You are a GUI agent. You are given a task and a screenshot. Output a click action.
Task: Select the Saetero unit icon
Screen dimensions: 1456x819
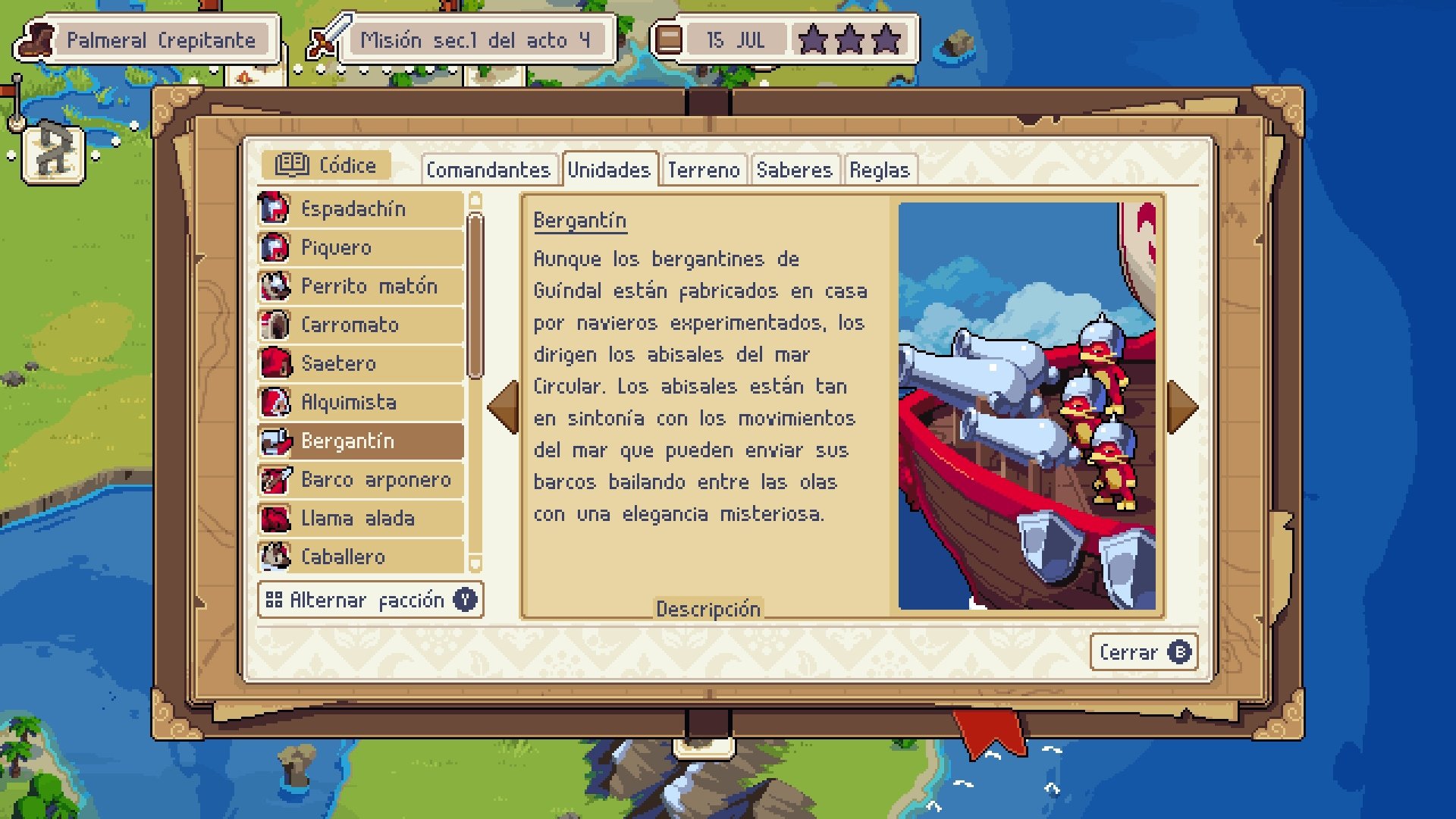[276, 363]
